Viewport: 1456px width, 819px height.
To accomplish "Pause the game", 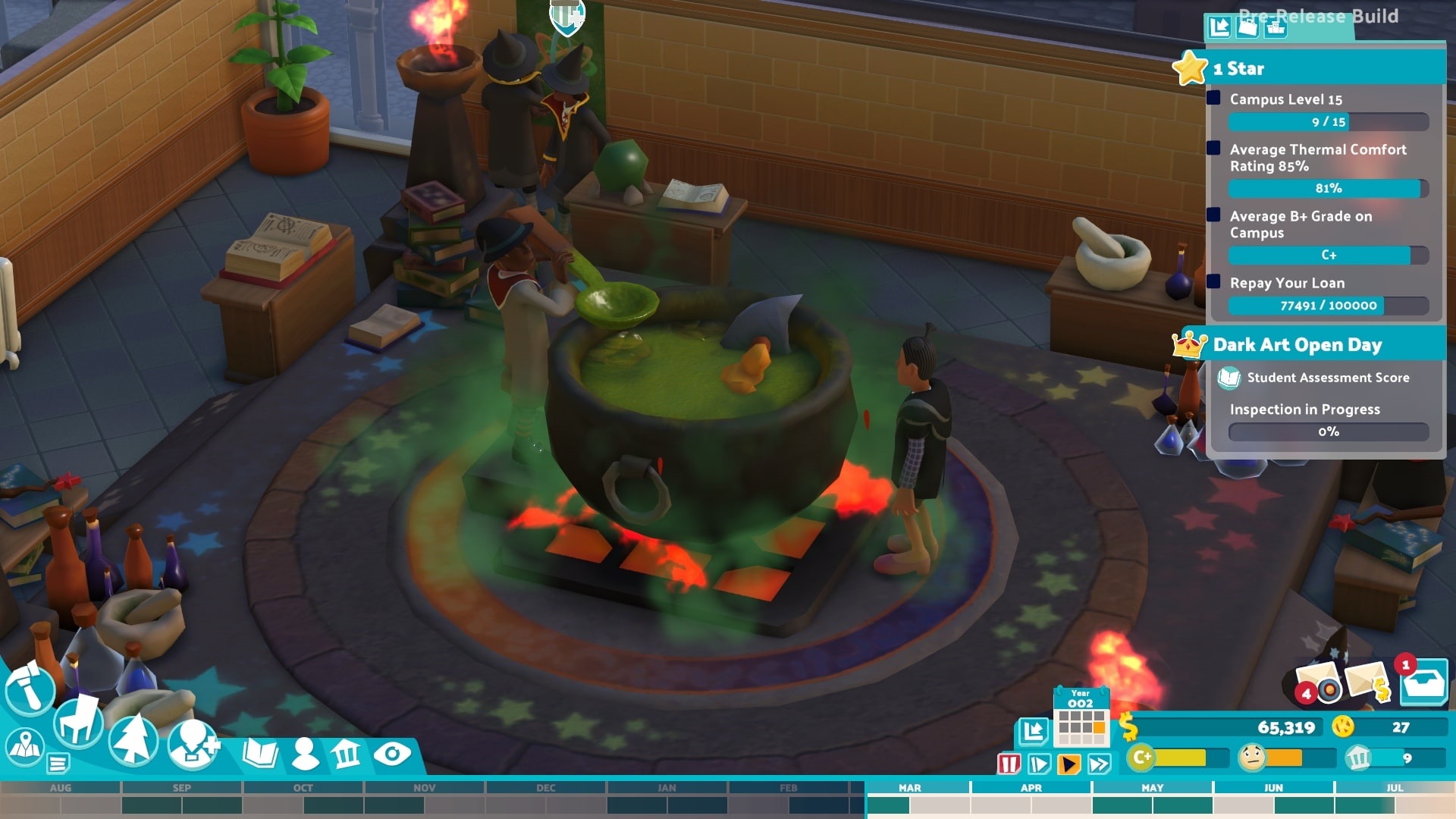I will [1009, 763].
